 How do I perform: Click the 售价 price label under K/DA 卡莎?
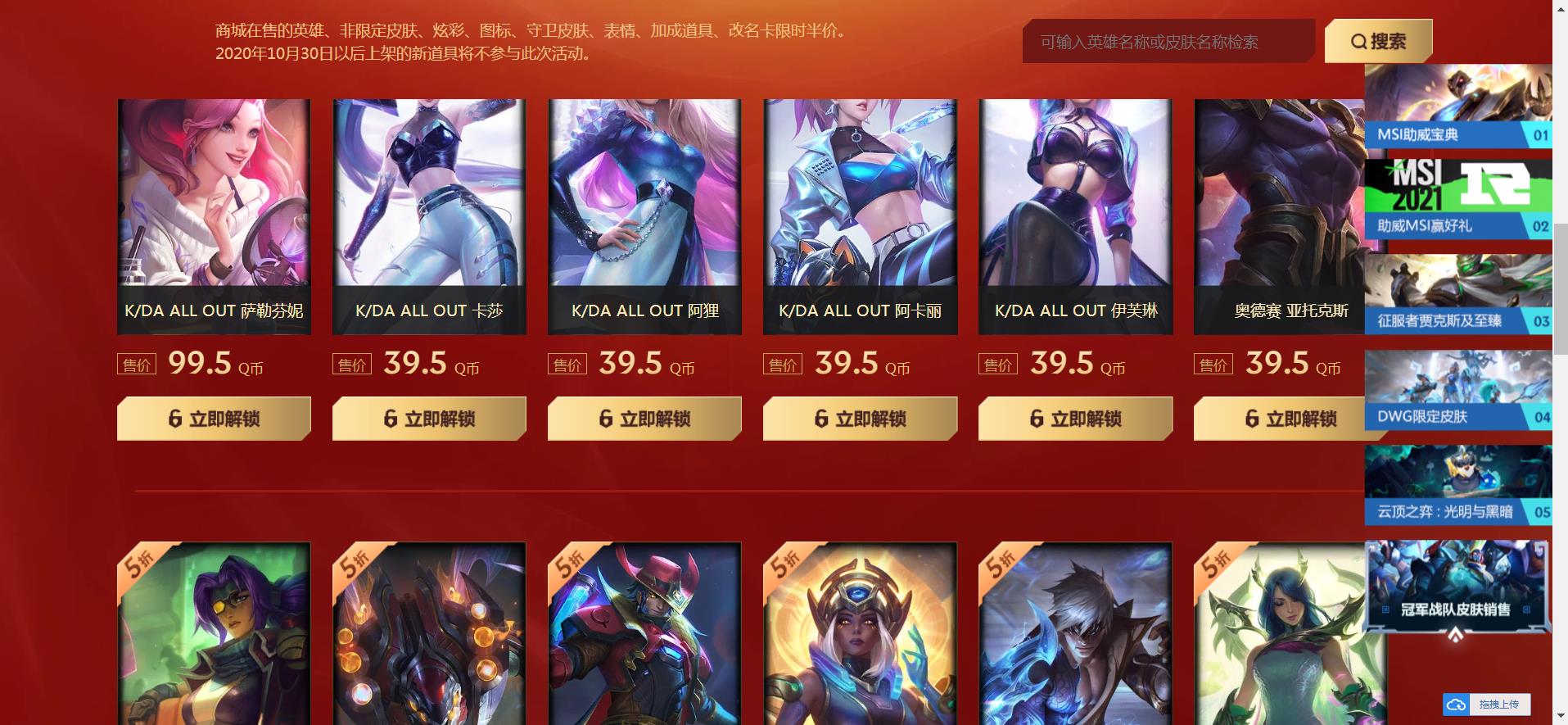pos(352,364)
